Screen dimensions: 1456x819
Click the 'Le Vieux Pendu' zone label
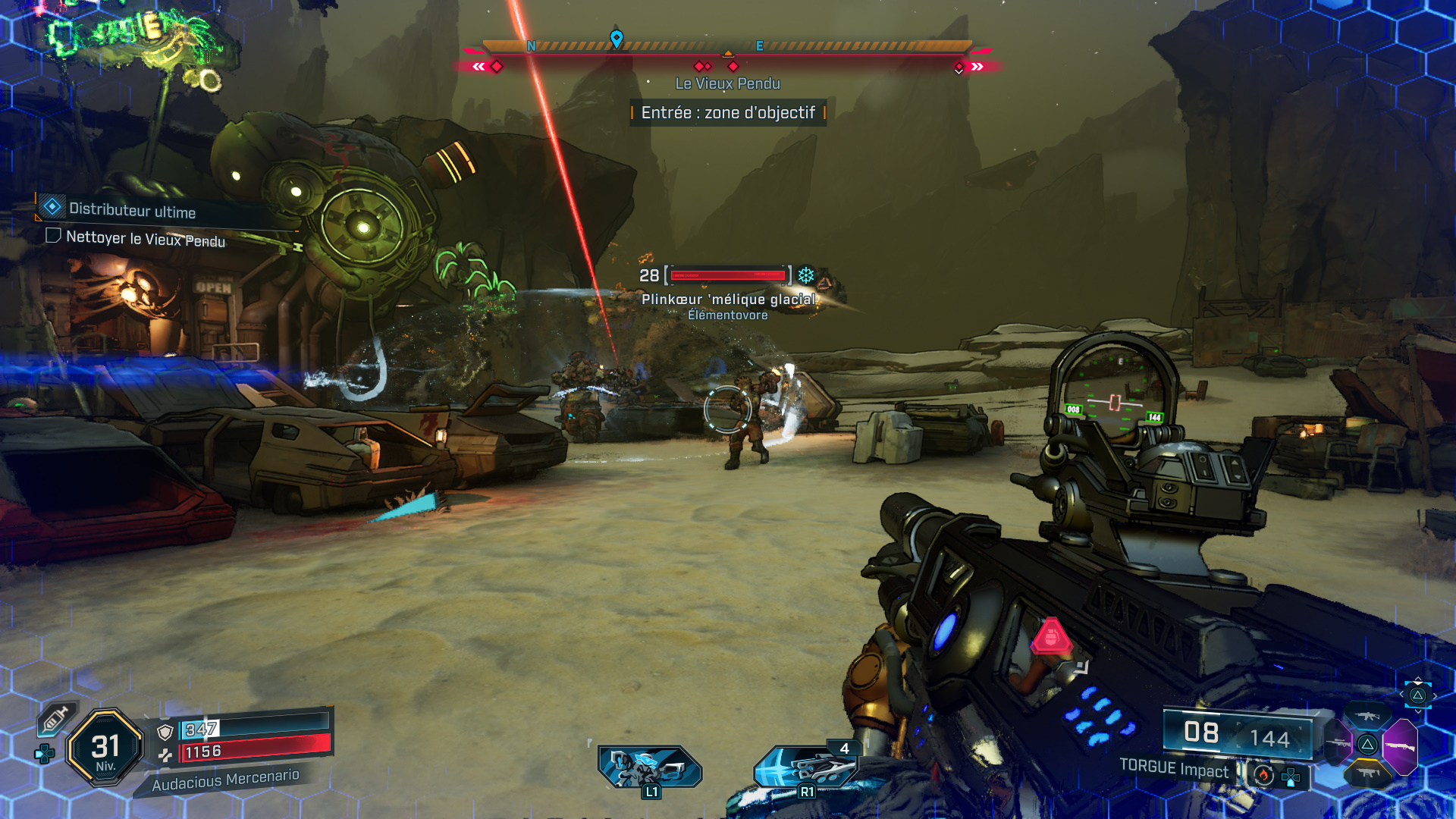726,84
